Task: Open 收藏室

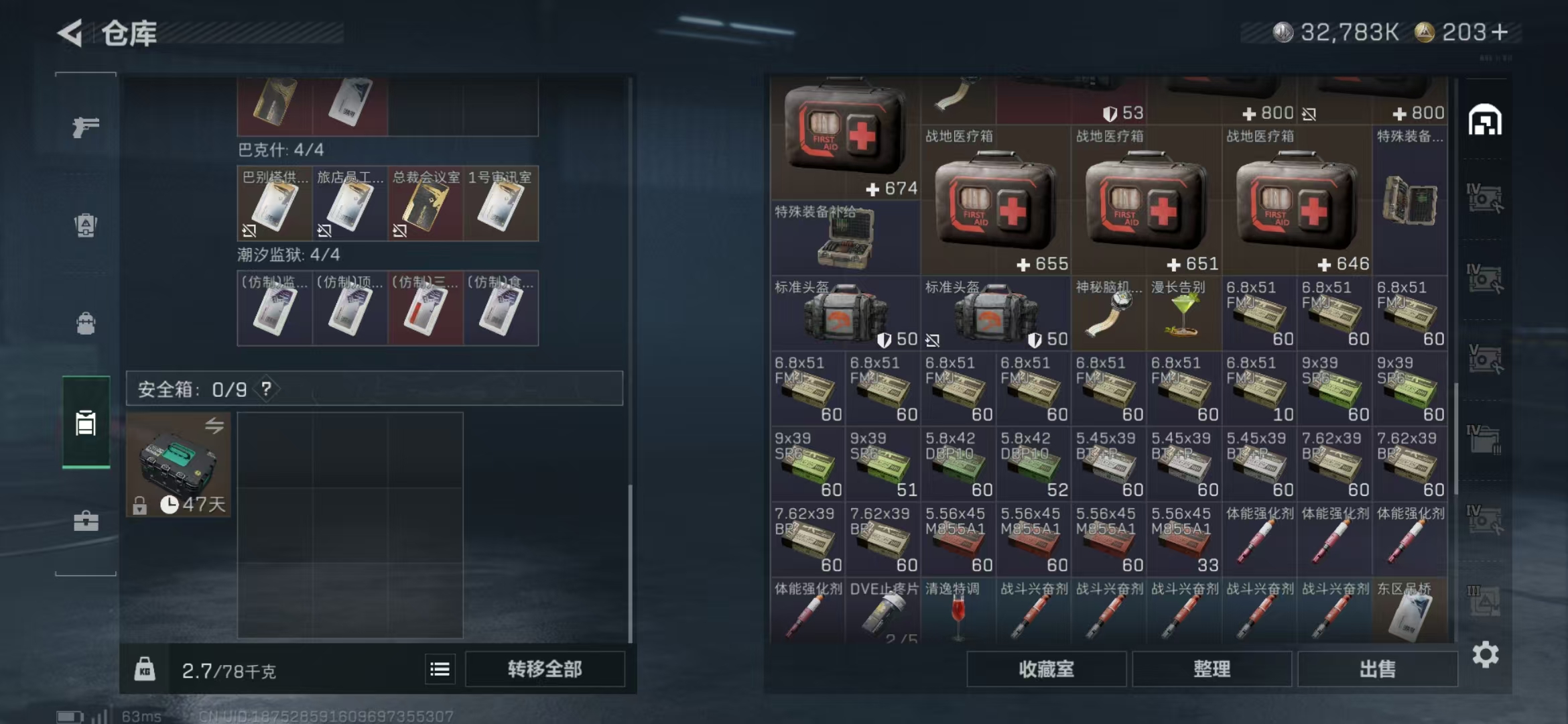Action: click(x=1047, y=668)
